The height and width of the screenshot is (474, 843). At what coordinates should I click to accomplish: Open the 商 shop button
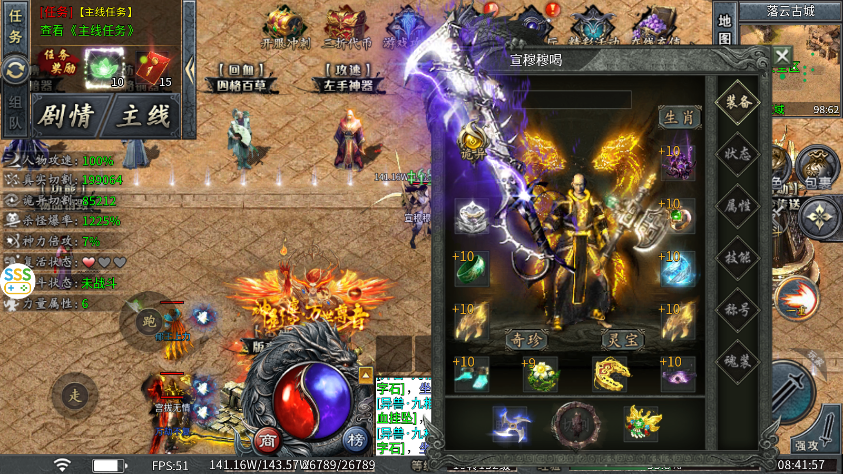tap(266, 441)
